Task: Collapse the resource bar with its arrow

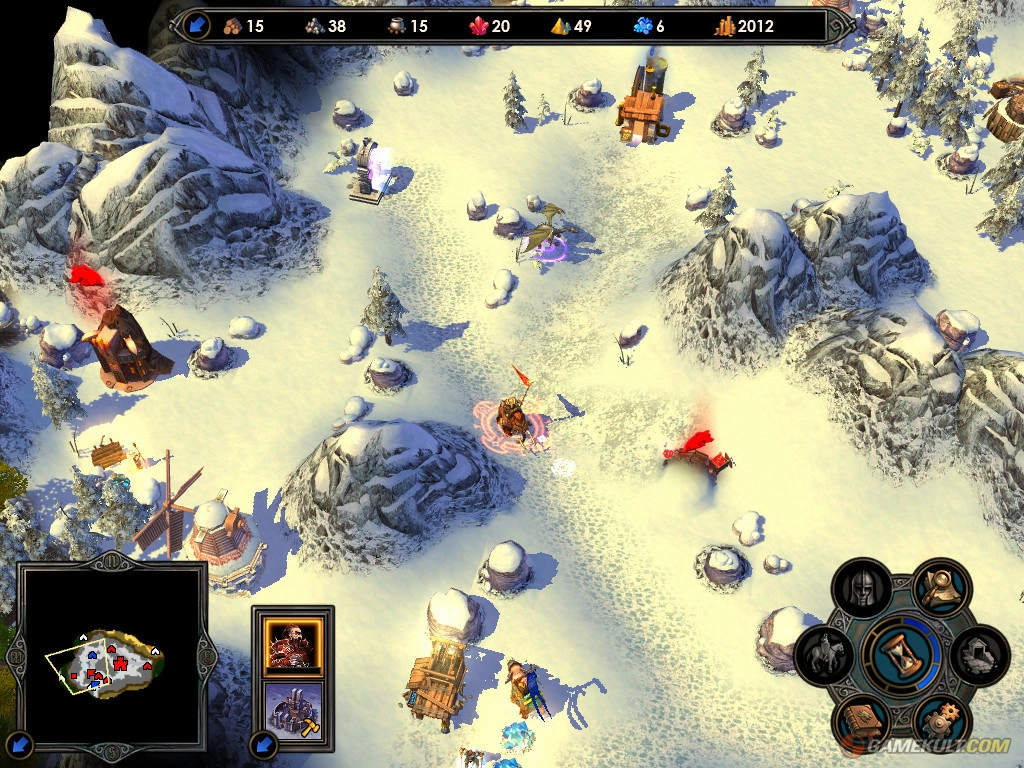Action: (196, 26)
